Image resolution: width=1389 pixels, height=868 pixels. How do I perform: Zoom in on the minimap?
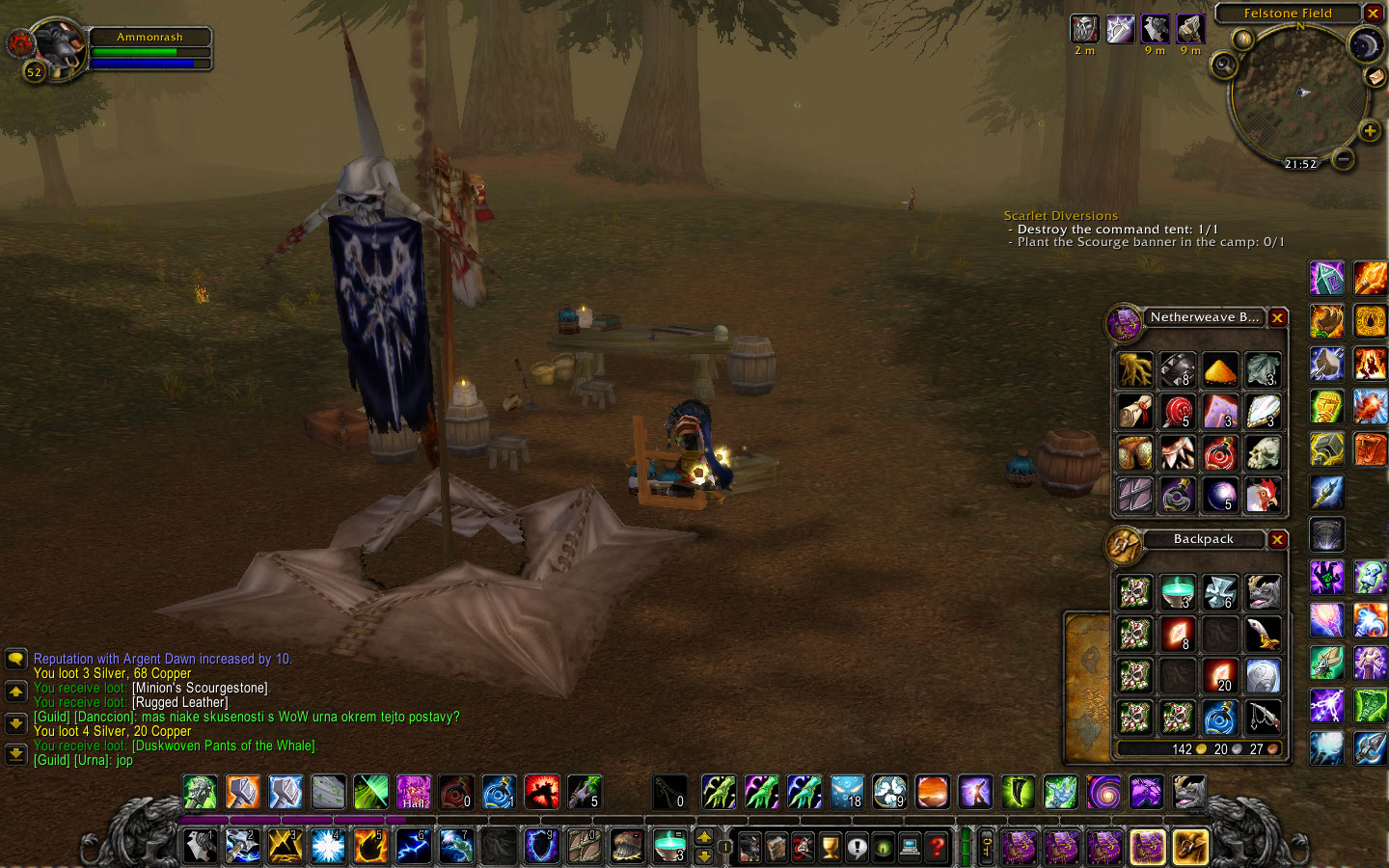[1369, 131]
